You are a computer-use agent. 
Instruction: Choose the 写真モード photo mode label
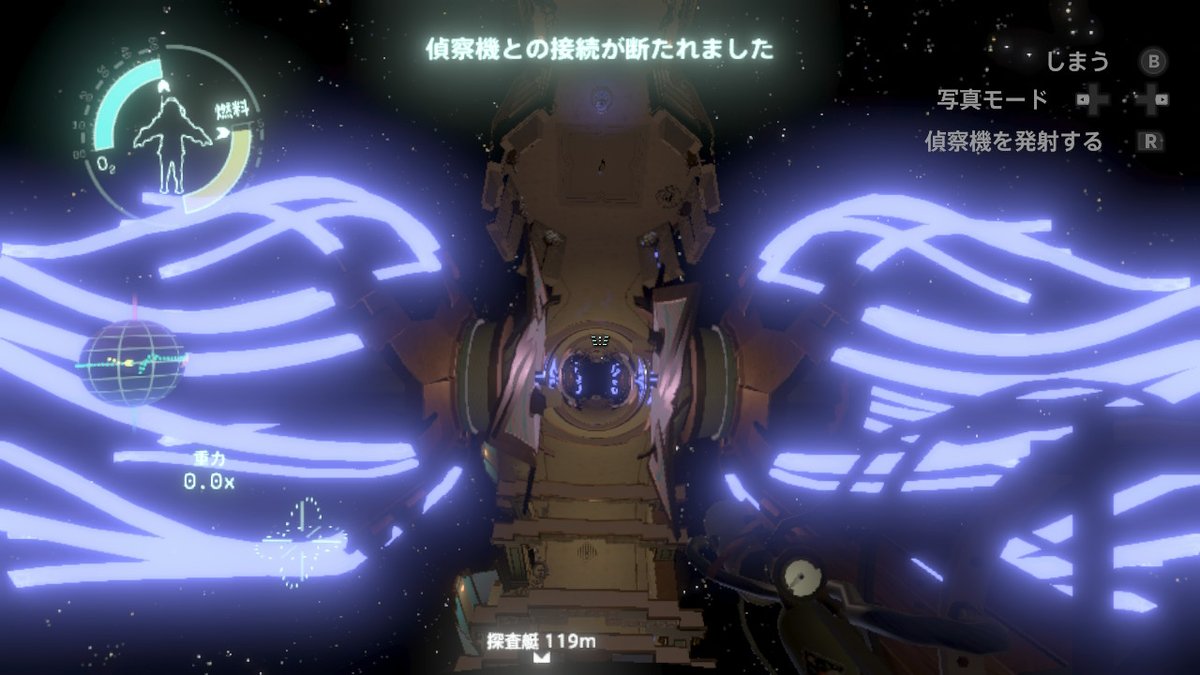click(x=992, y=100)
